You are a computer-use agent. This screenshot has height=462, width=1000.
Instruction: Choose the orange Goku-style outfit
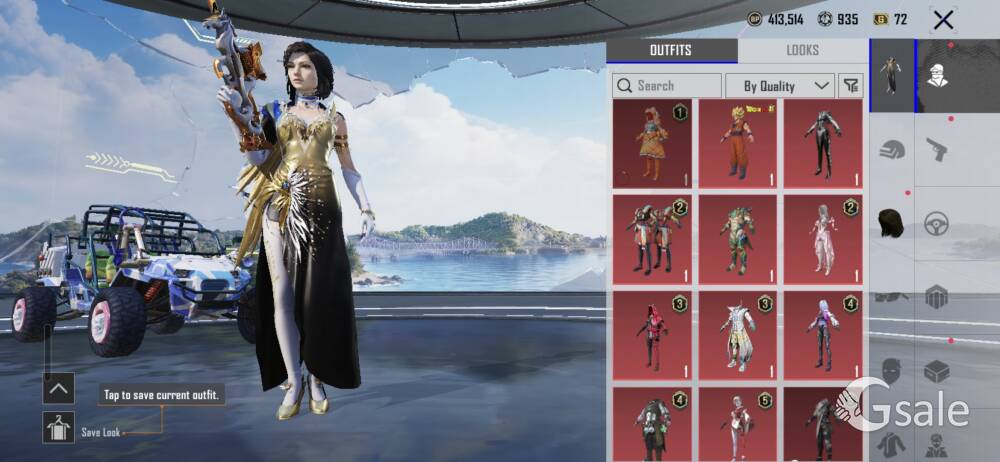pyautogui.click(x=738, y=143)
